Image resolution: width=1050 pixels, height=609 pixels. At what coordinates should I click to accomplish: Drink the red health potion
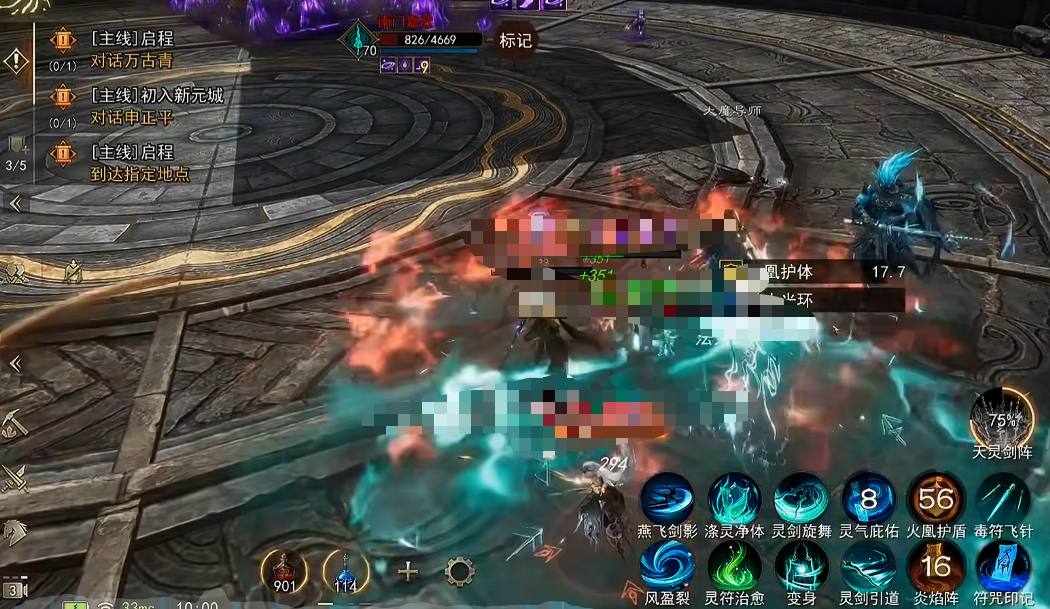tap(284, 571)
